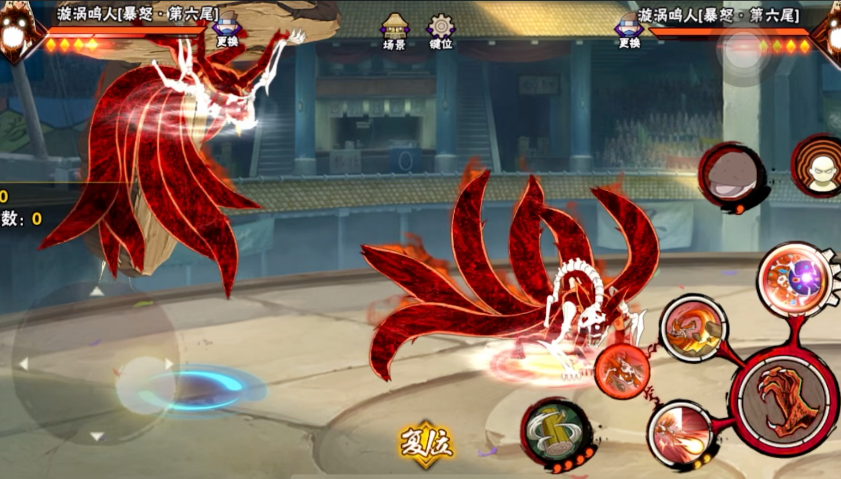The height and width of the screenshot is (479, 841).
Task: Tap the small red fox skill icon
Action: point(622,369)
